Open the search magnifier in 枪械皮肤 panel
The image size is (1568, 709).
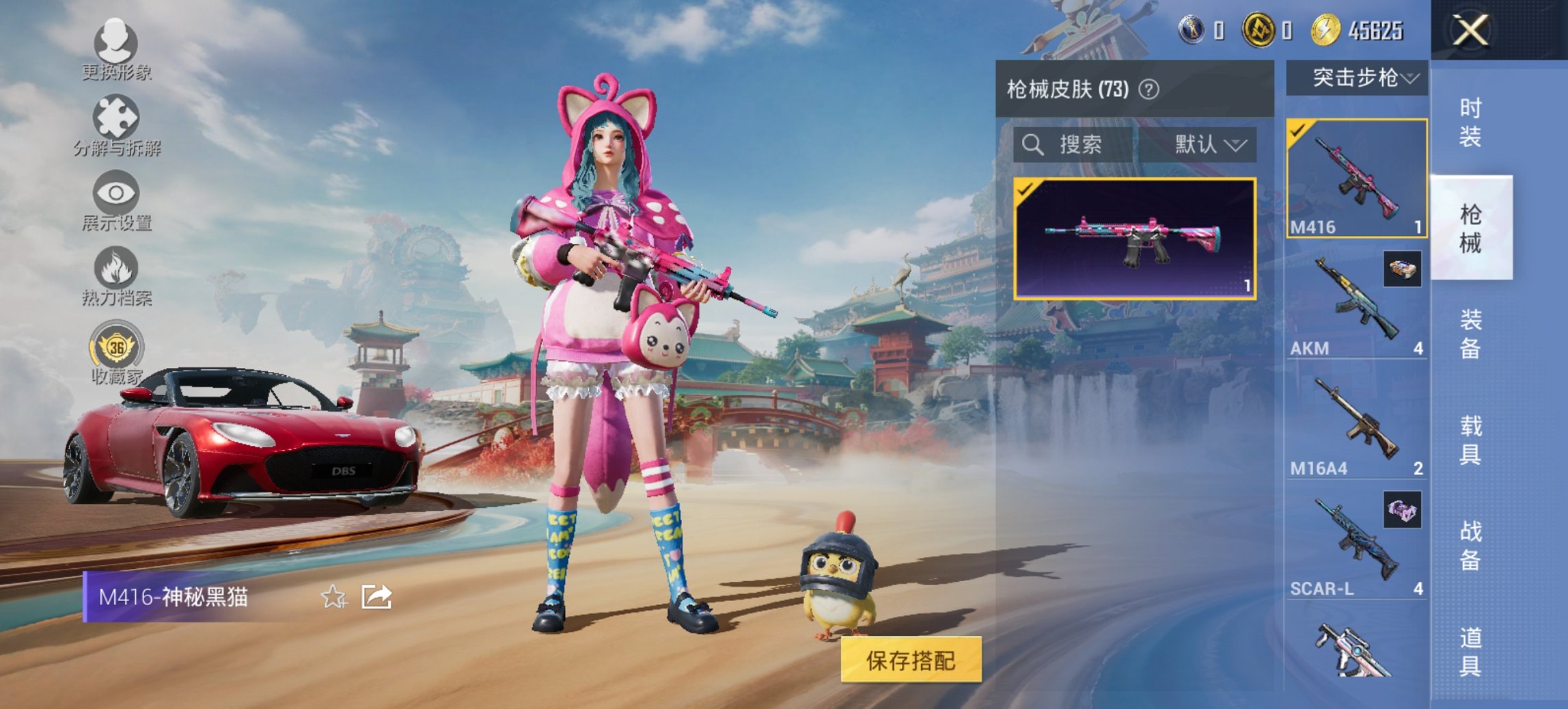click(1034, 146)
